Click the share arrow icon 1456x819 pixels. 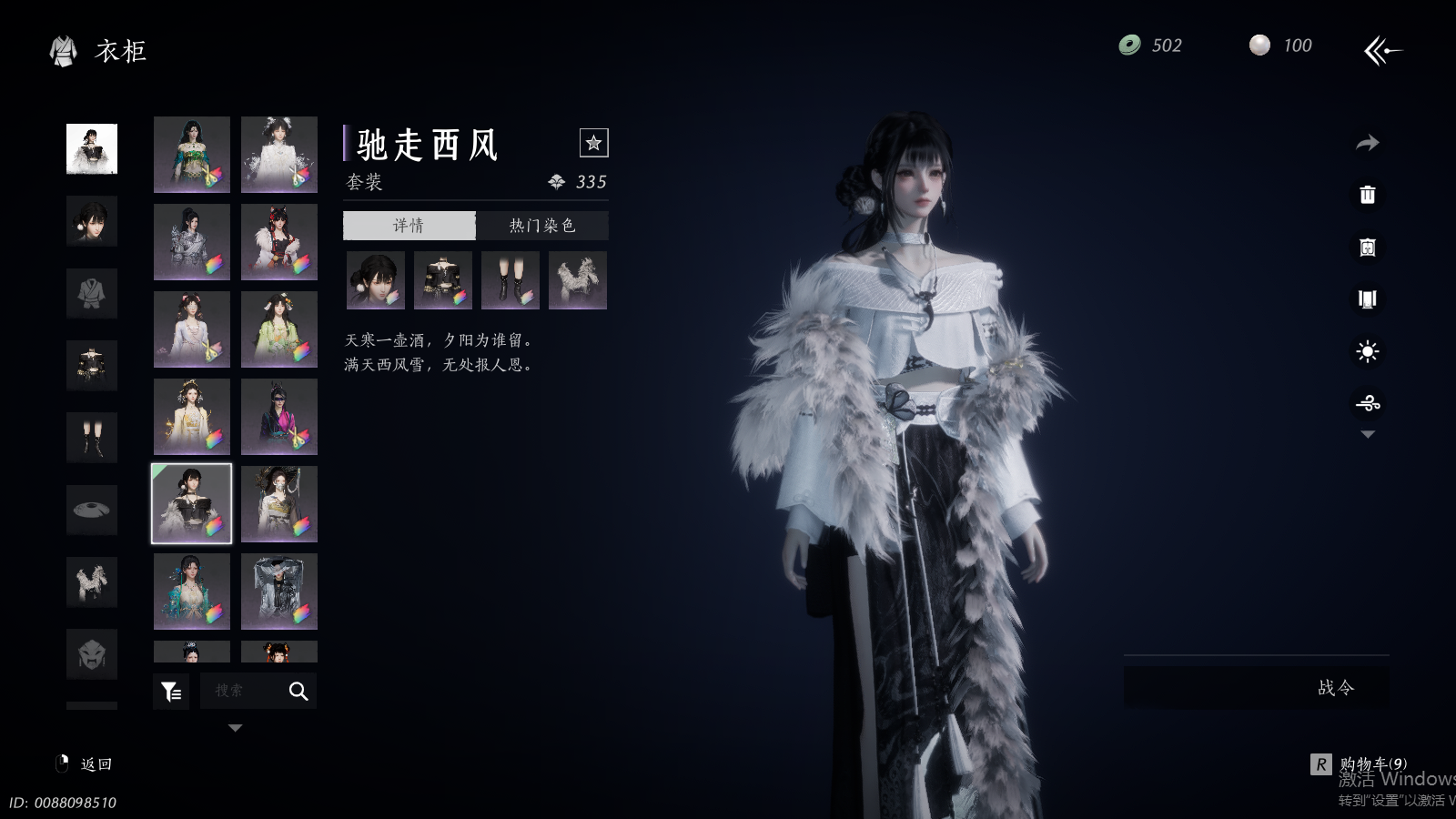pyautogui.click(x=1367, y=143)
